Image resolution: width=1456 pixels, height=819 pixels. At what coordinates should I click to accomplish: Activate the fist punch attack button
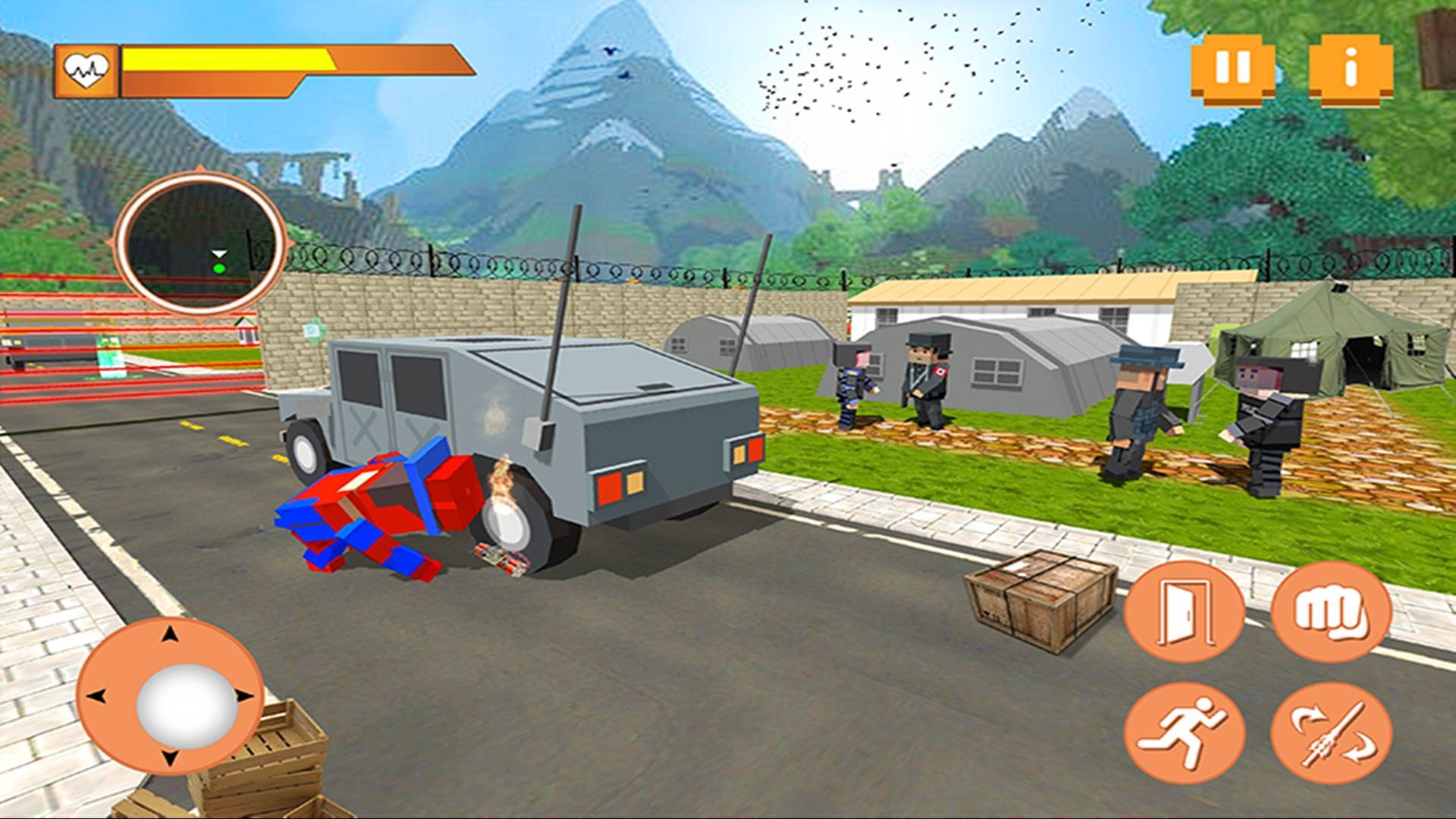1331,611
